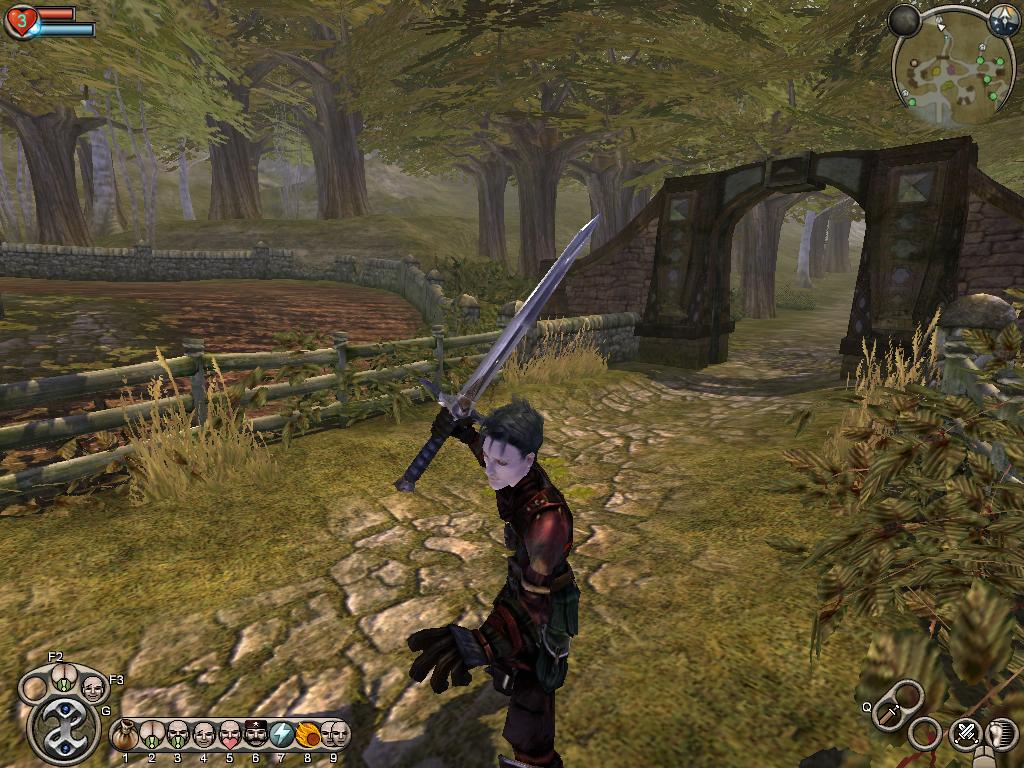Image resolution: width=1024 pixels, height=768 pixels.
Task: Select the face with pink heart expression
Action: [x=229, y=737]
